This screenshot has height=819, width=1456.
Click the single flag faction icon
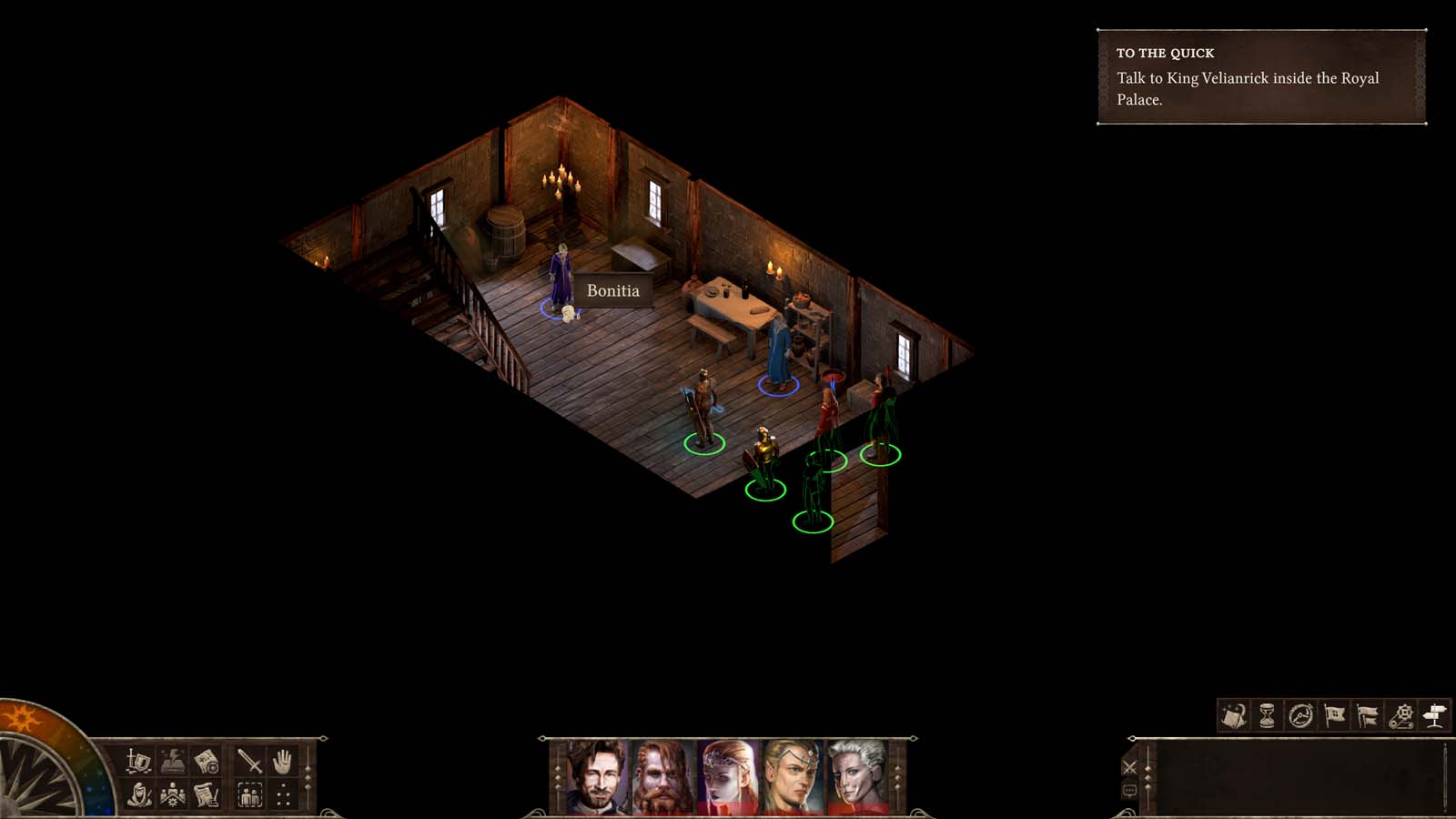point(1334,714)
